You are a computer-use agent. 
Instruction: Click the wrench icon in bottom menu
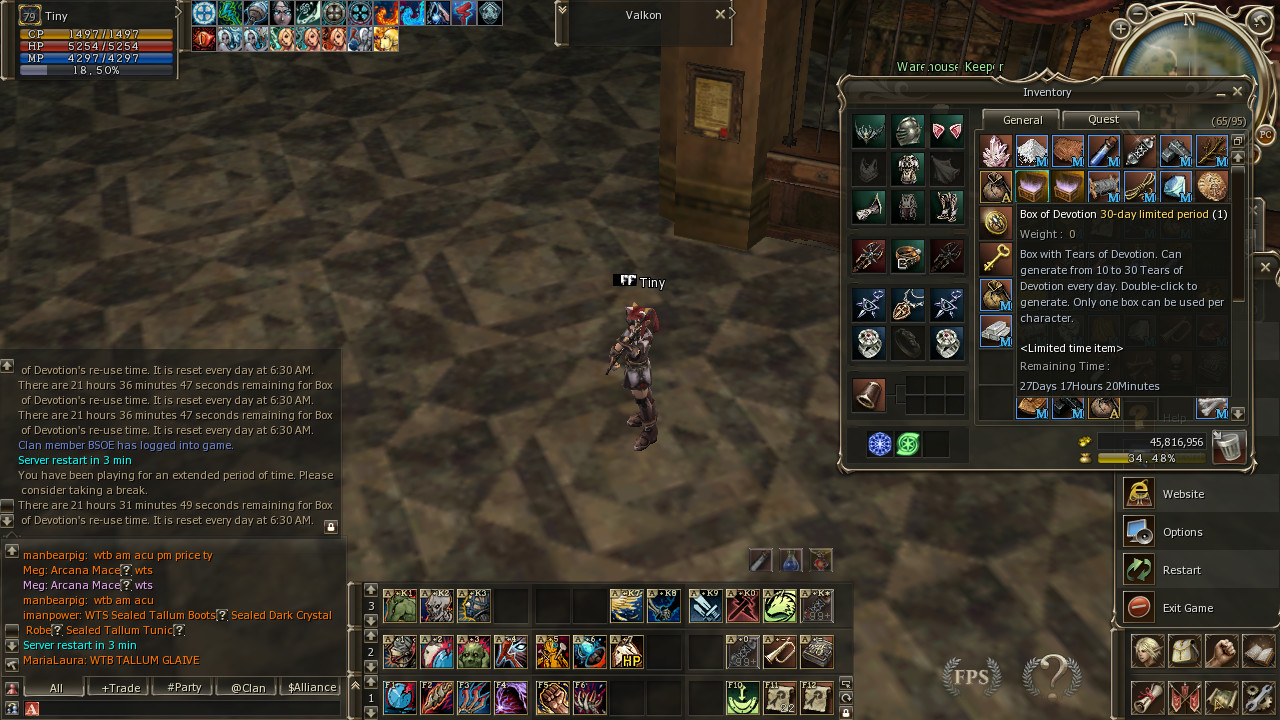coord(1260,697)
